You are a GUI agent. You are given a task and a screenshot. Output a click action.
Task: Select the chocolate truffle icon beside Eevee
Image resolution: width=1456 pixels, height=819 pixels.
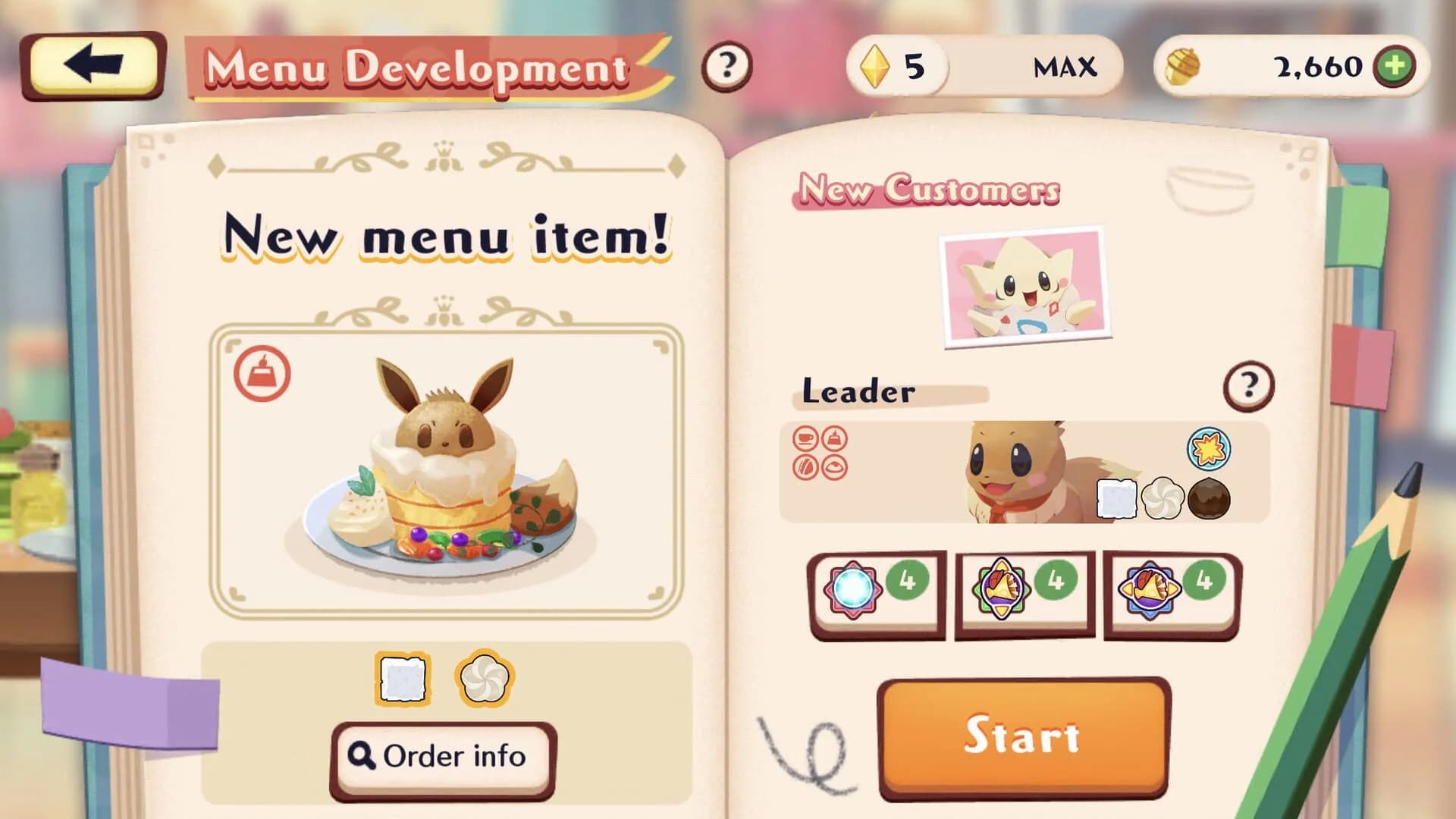coord(1209,500)
